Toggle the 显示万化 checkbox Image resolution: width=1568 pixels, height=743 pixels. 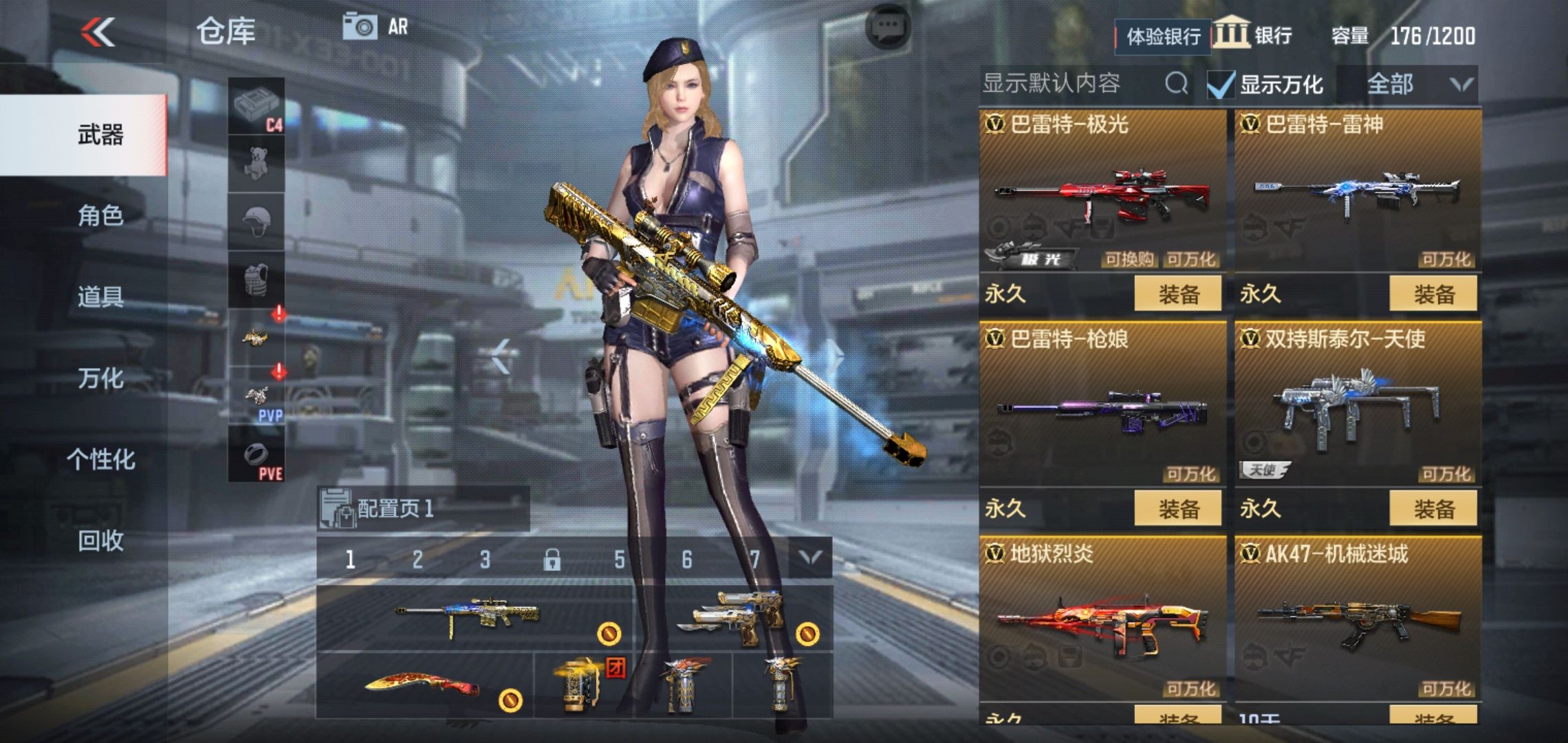(x=1221, y=85)
